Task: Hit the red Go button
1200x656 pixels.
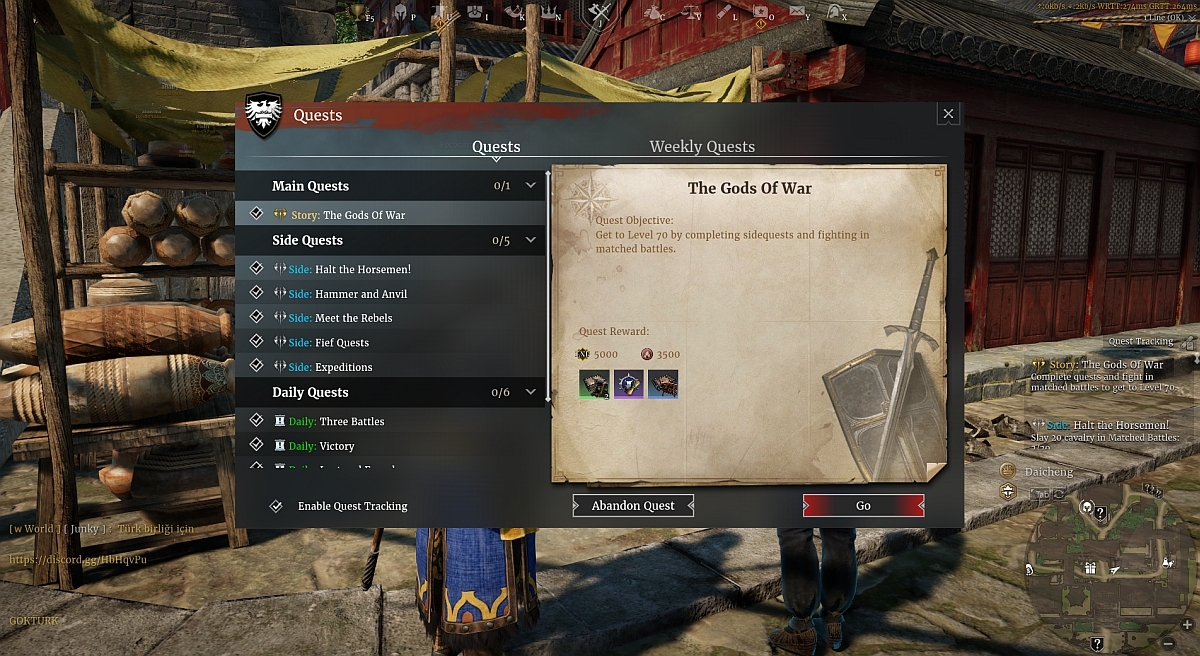Action: [x=863, y=506]
